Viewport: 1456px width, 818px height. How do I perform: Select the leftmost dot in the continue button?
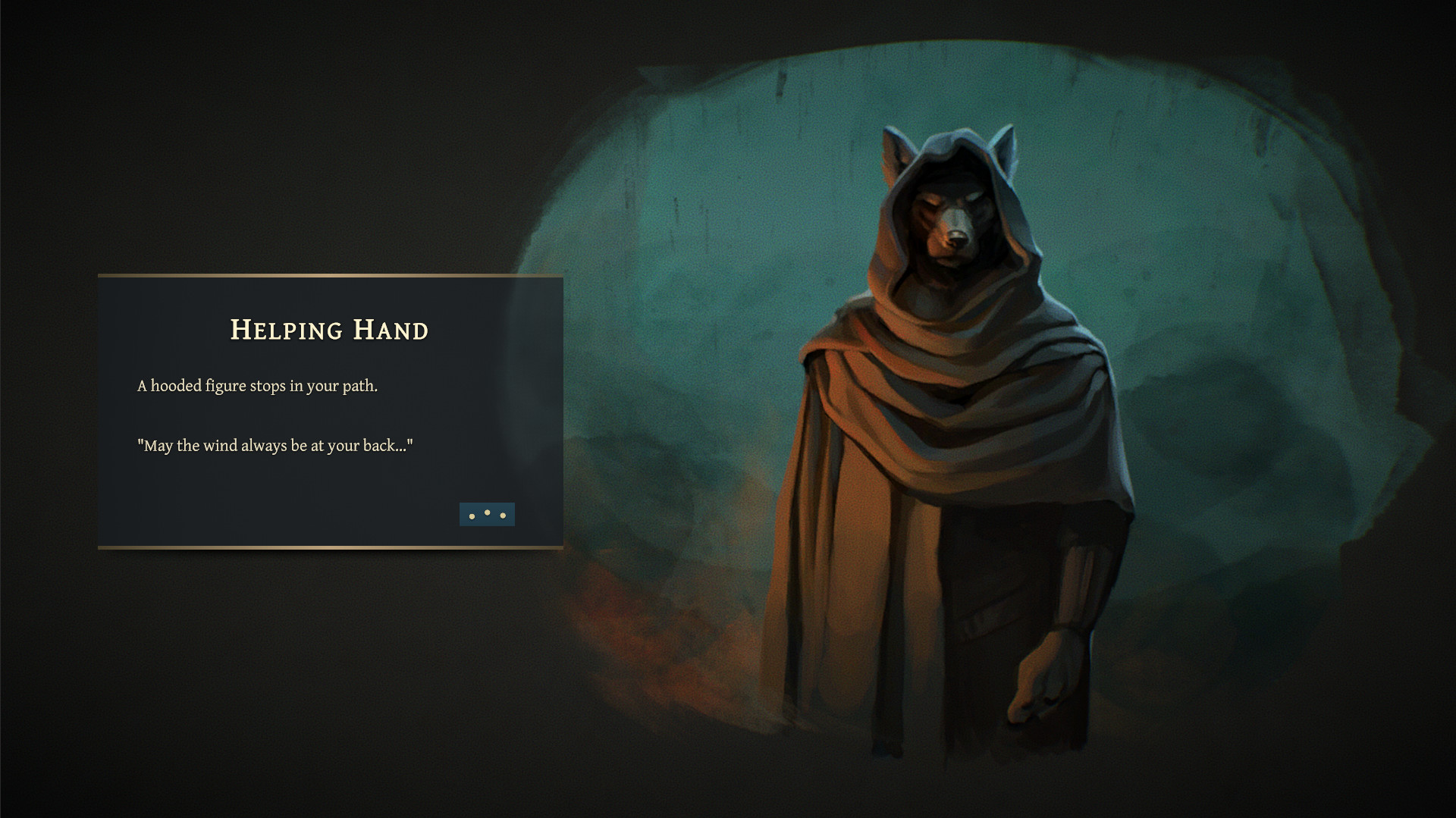pos(472,516)
